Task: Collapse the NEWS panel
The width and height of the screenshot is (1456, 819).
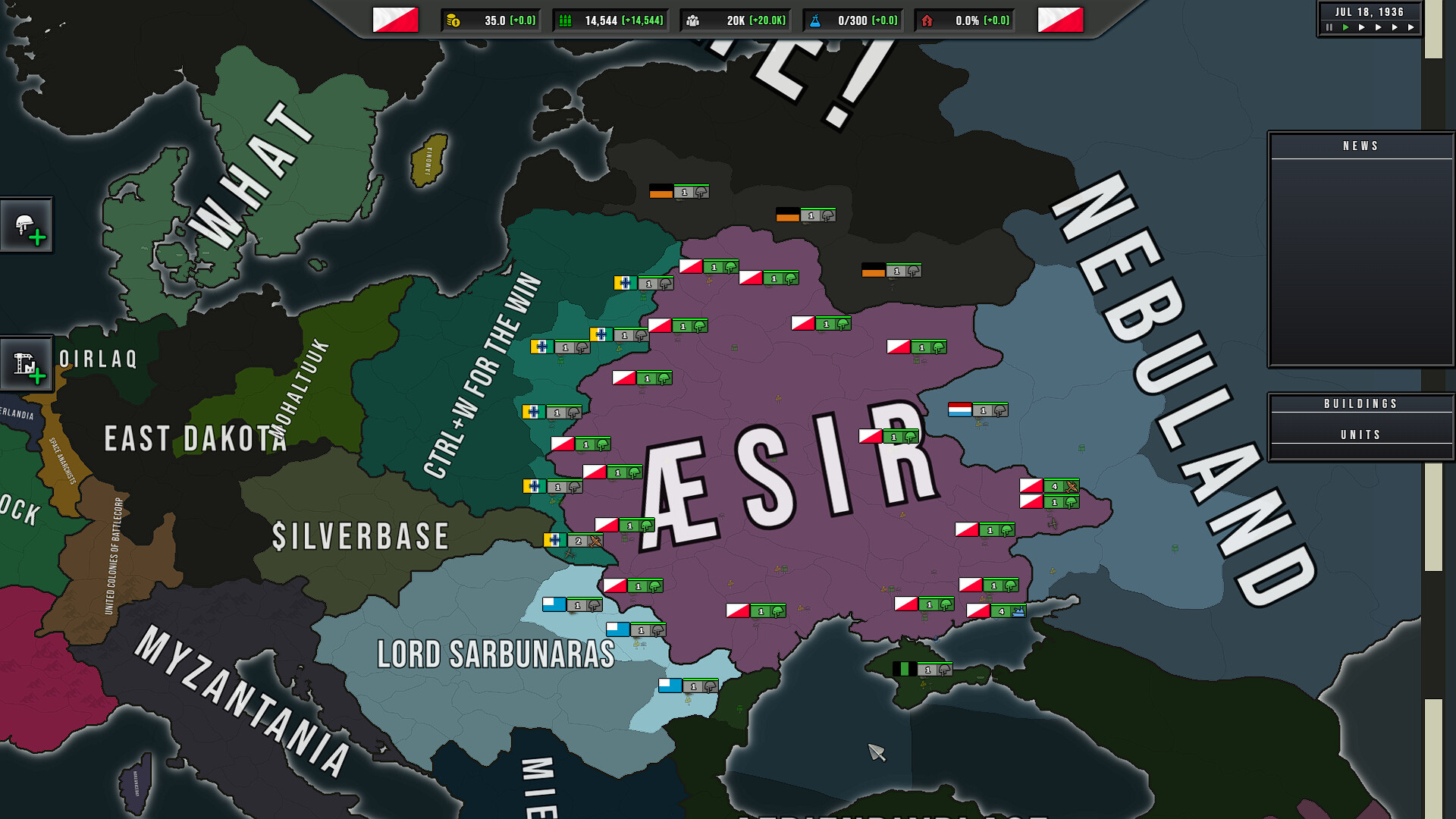Action: [x=1361, y=146]
